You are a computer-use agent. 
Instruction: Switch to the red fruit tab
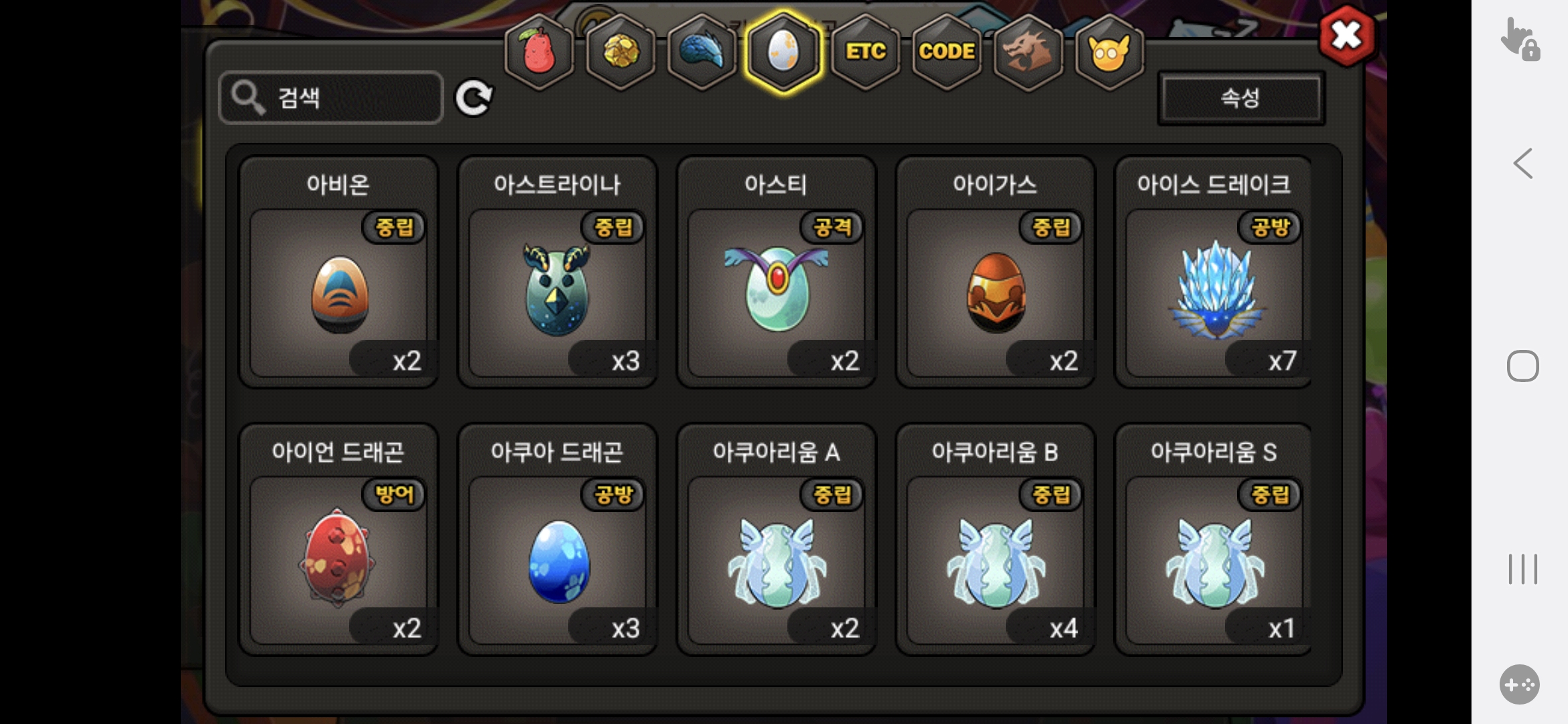click(x=539, y=52)
